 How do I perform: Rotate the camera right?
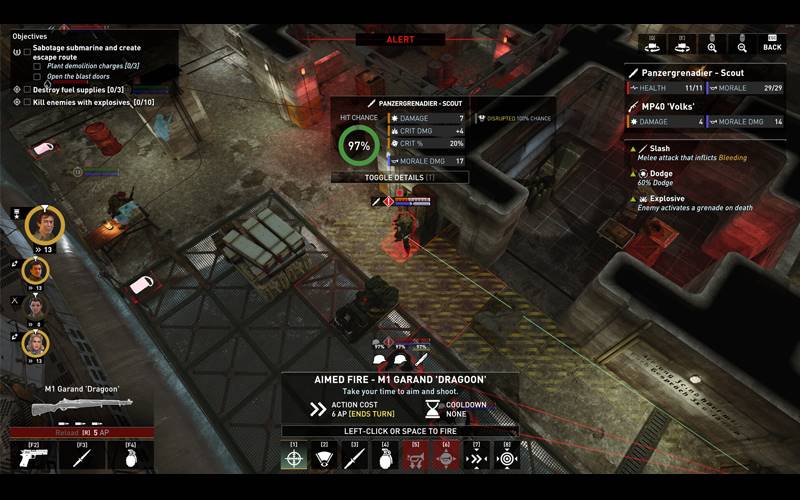point(683,44)
